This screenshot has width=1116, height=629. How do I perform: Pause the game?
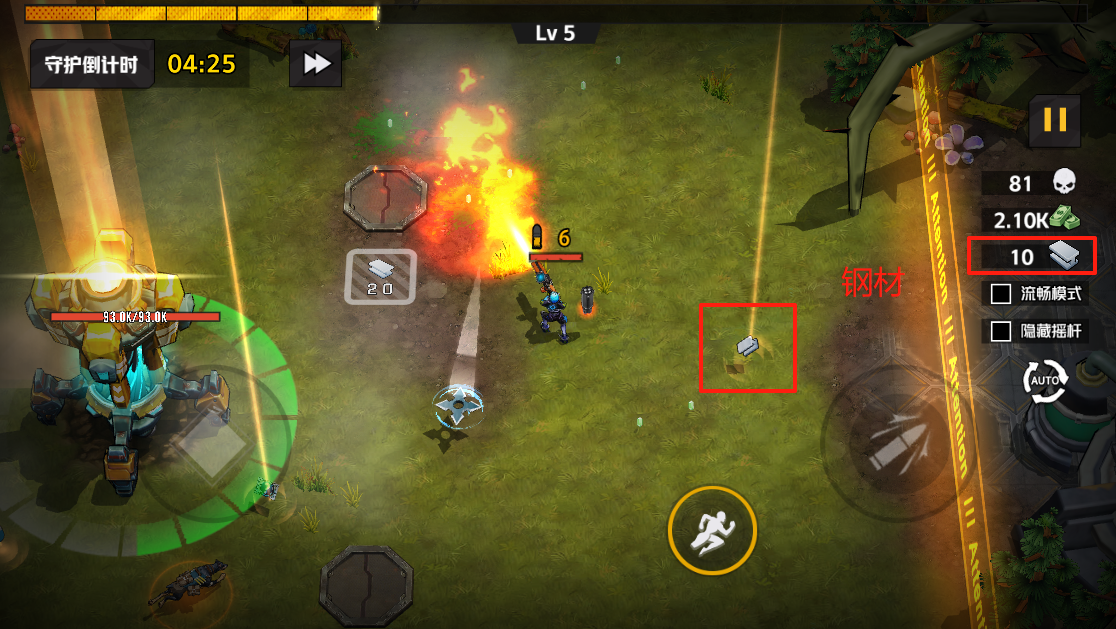pyautogui.click(x=1055, y=121)
